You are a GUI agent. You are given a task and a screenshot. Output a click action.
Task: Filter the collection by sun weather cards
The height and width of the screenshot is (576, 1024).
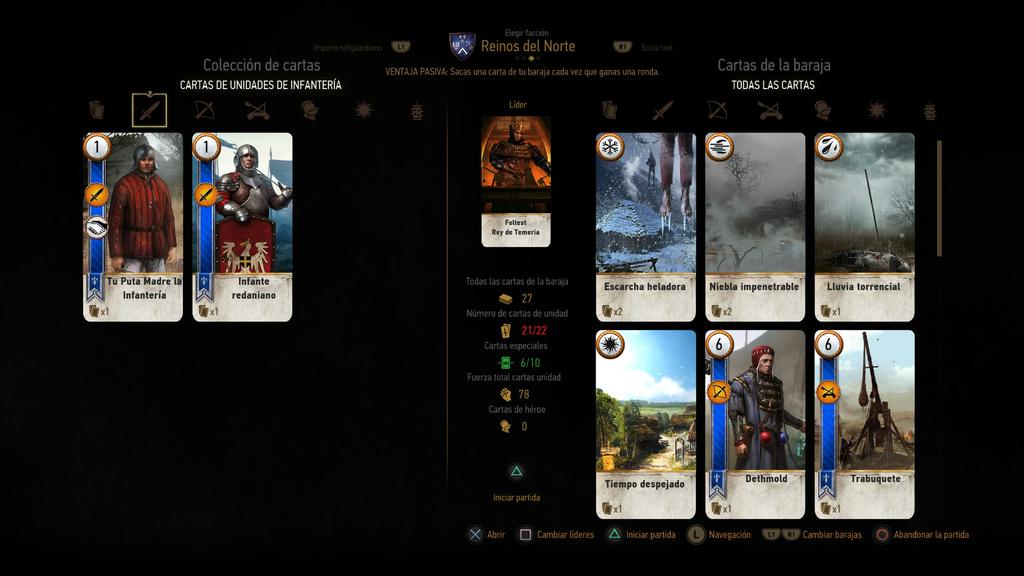click(x=363, y=110)
